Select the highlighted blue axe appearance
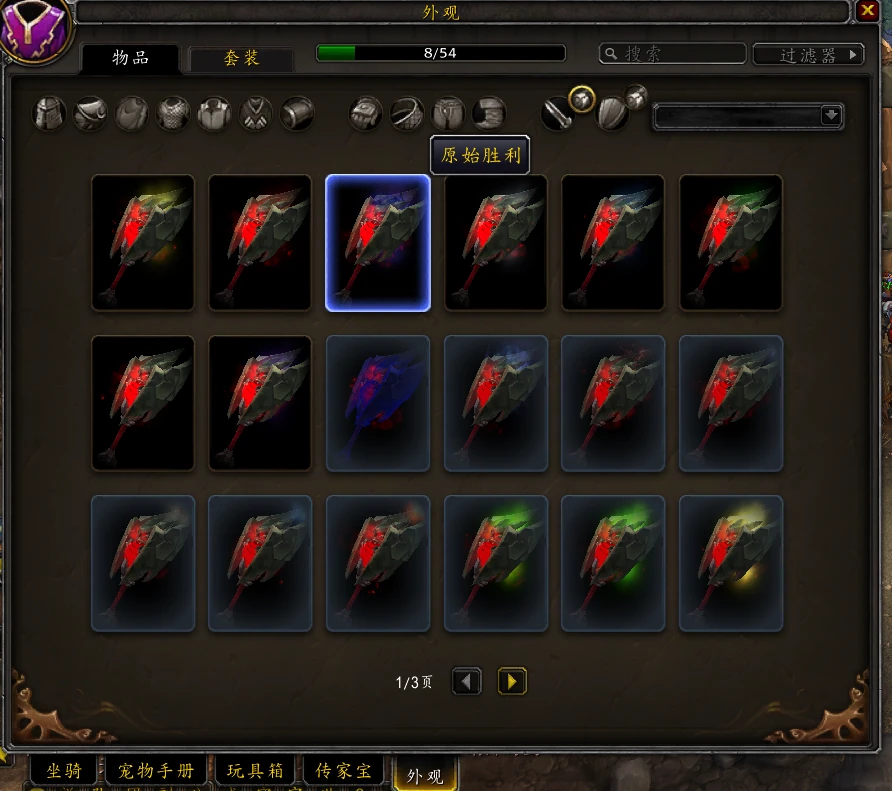The image size is (892, 791). point(378,243)
